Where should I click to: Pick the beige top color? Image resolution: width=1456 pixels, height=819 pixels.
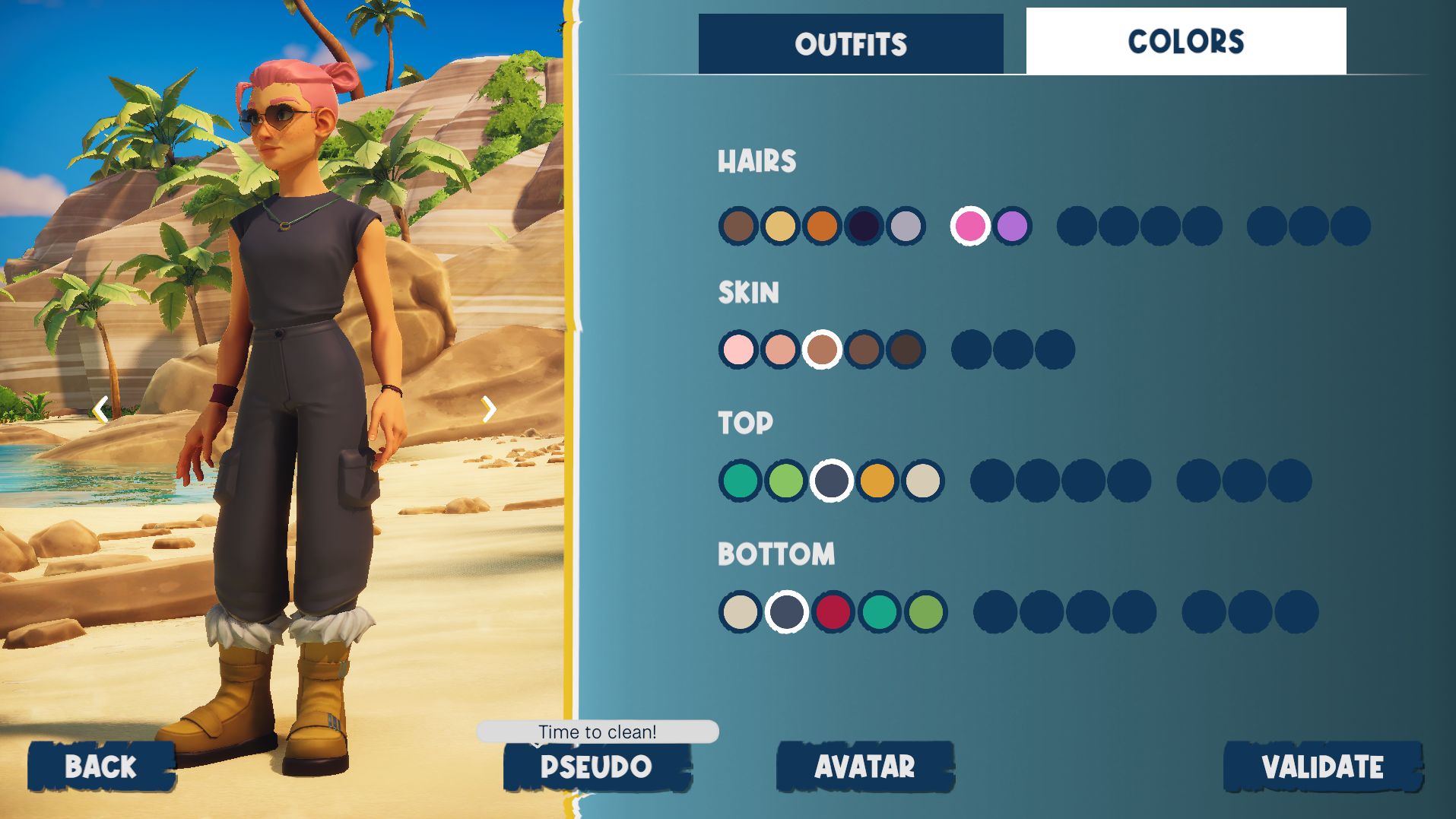click(x=923, y=481)
